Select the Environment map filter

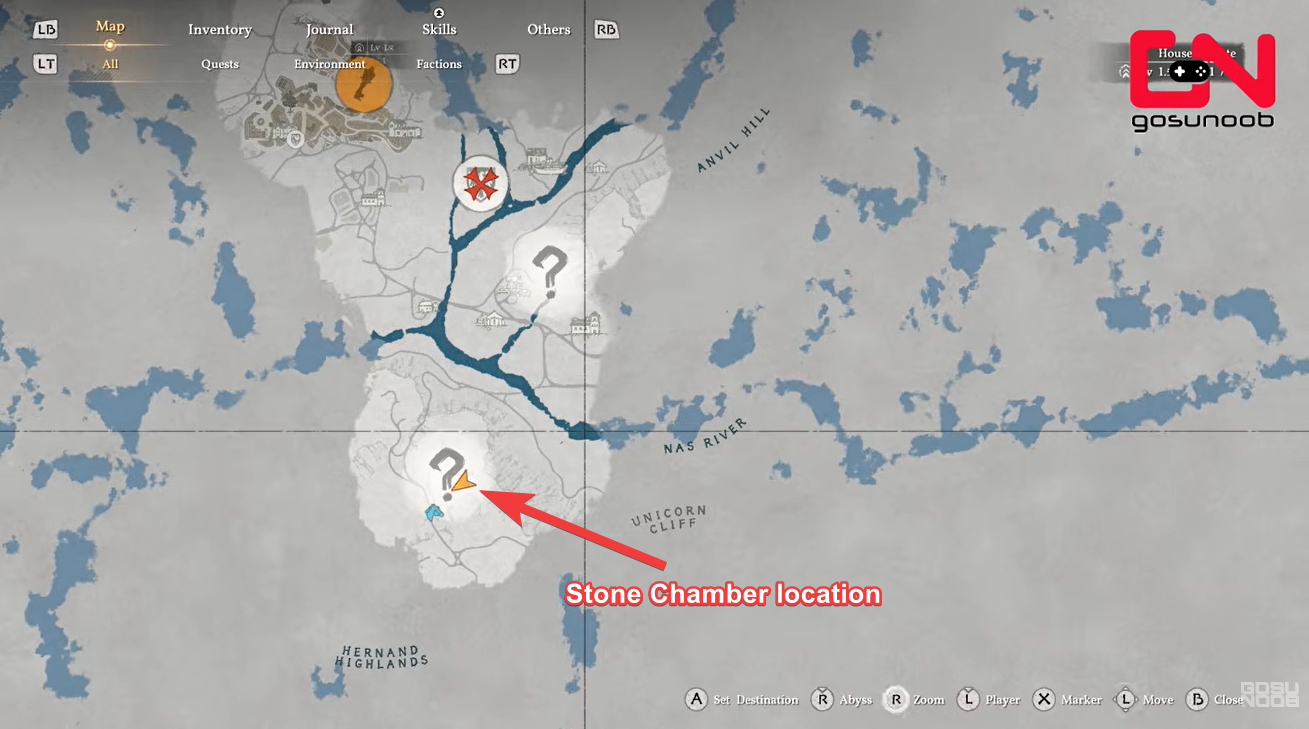coord(329,63)
